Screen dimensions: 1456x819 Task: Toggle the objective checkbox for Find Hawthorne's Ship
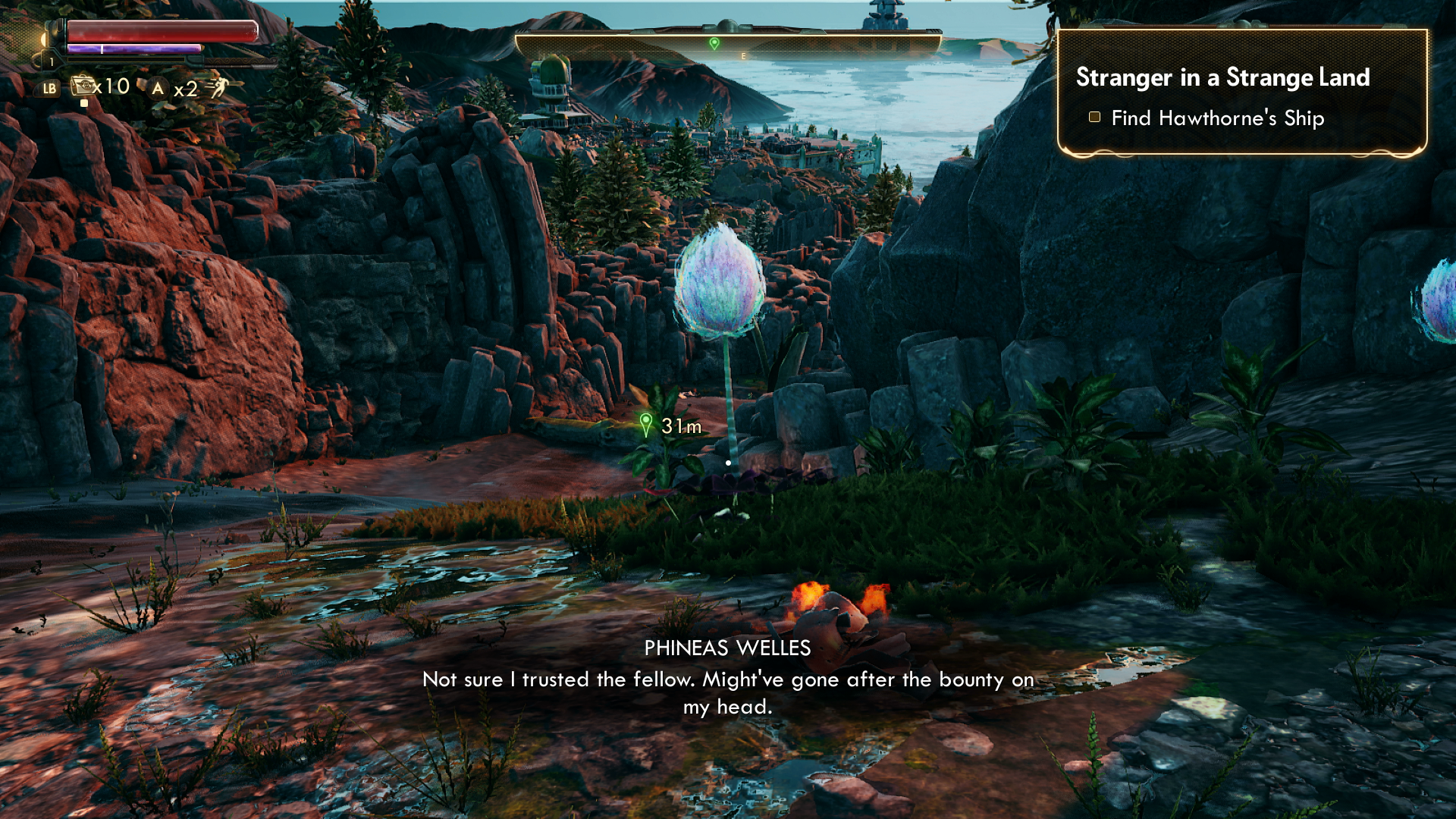1094,118
